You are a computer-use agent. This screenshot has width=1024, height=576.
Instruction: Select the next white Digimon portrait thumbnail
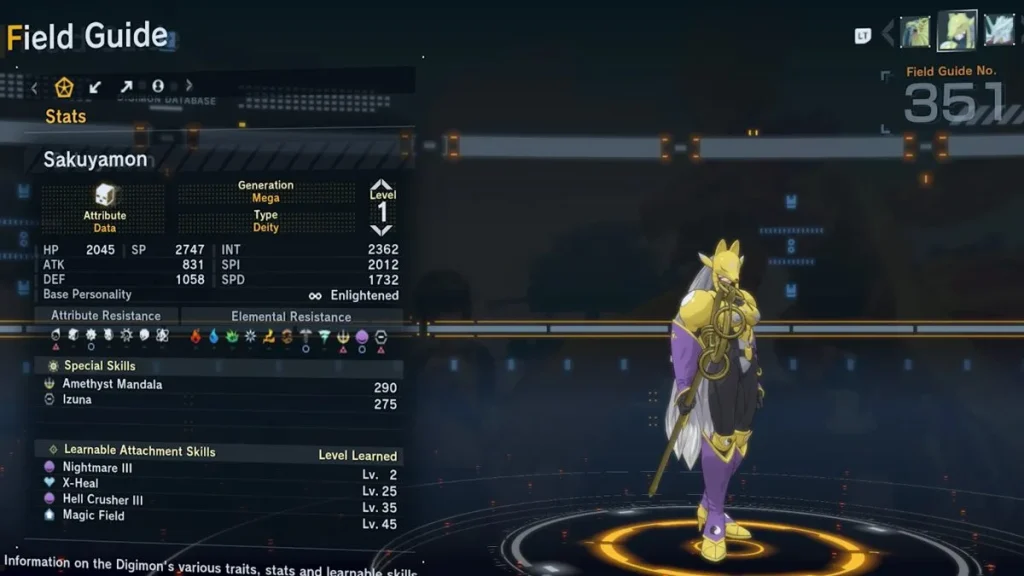click(x=999, y=31)
